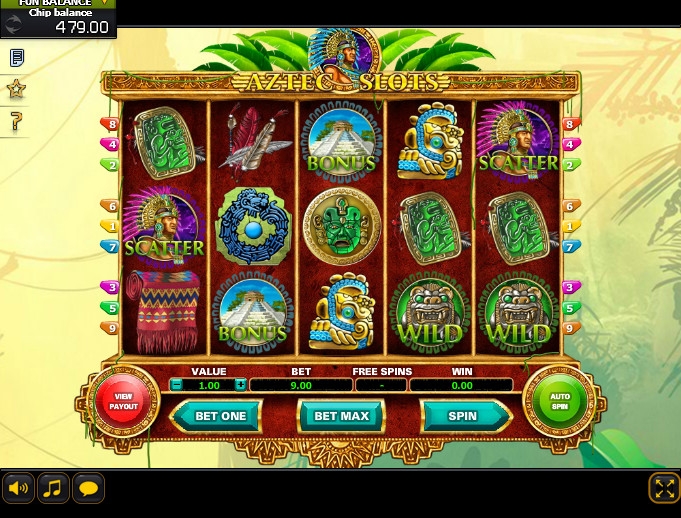This screenshot has height=518, width=681.
Task: Open the View Payout table
Action: coord(124,401)
